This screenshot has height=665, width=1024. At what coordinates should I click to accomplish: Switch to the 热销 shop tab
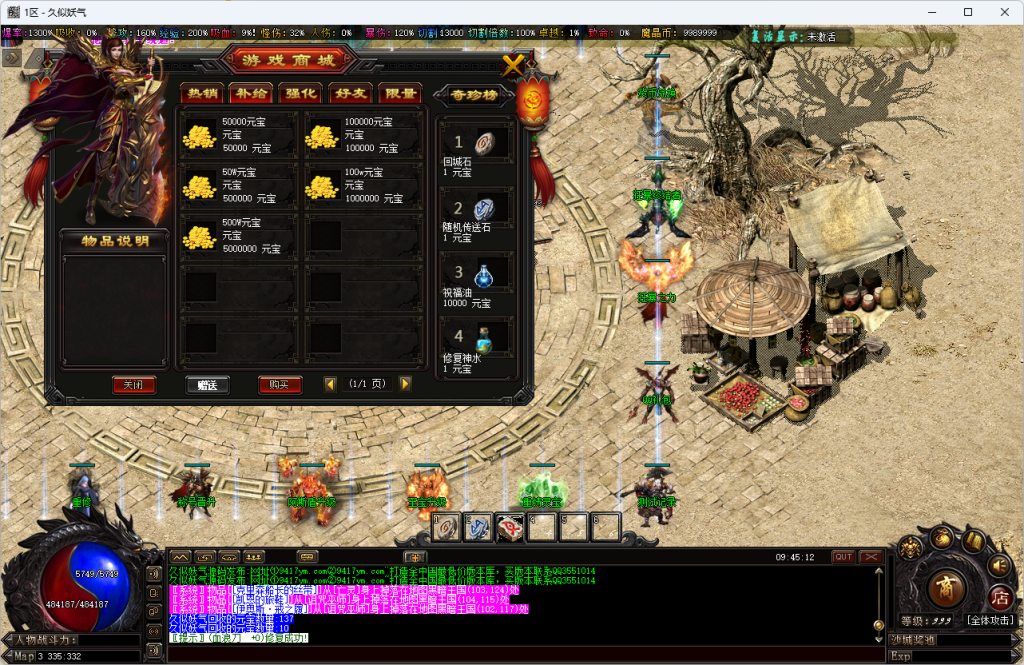coord(201,93)
